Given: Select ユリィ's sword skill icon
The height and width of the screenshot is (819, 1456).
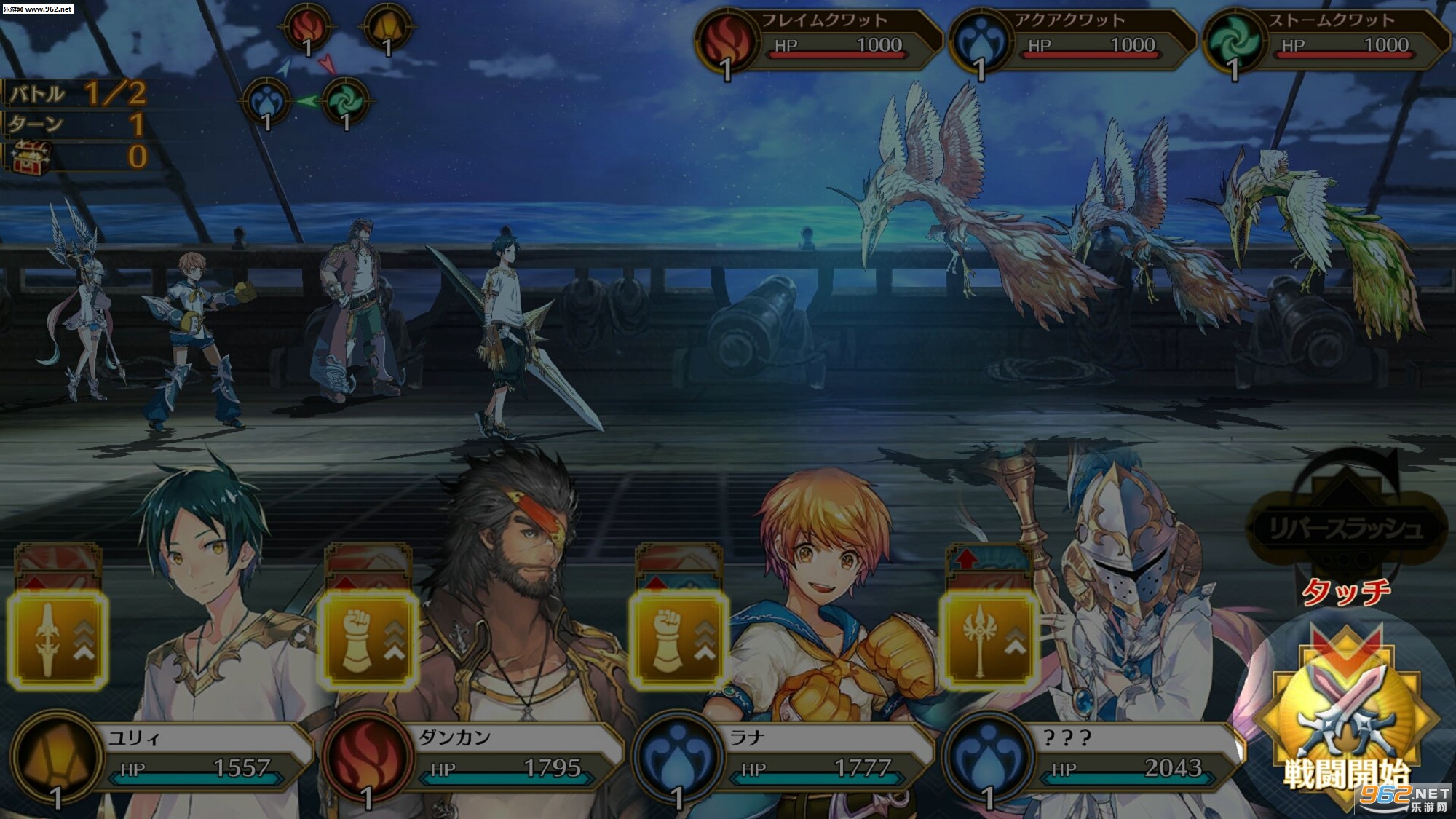Looking at the screenshot, I should [58, 640].
